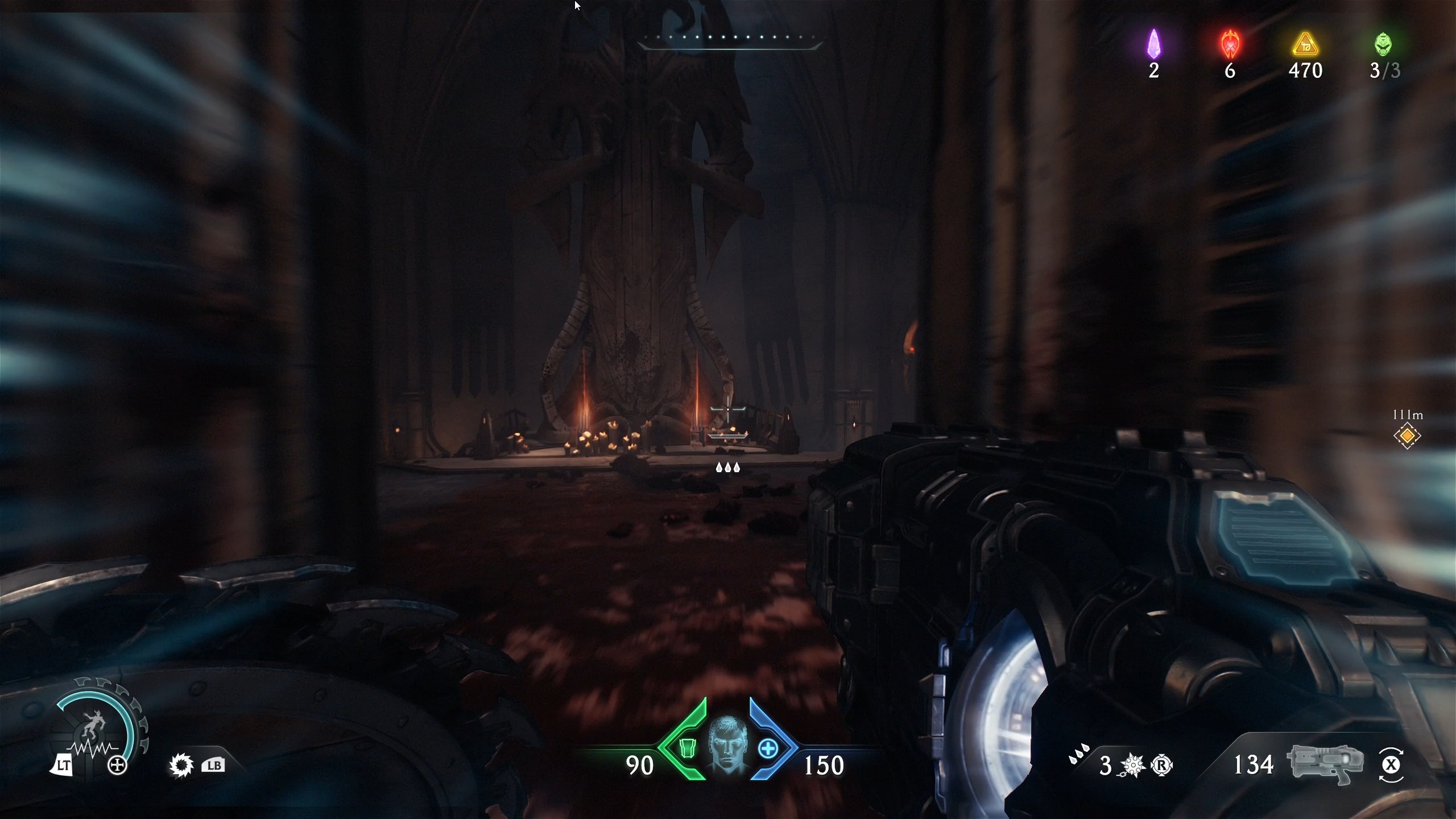Click the spiked frag grenade icon
This screenshot has width=1456, height=819.
(x=1134, y=765)
